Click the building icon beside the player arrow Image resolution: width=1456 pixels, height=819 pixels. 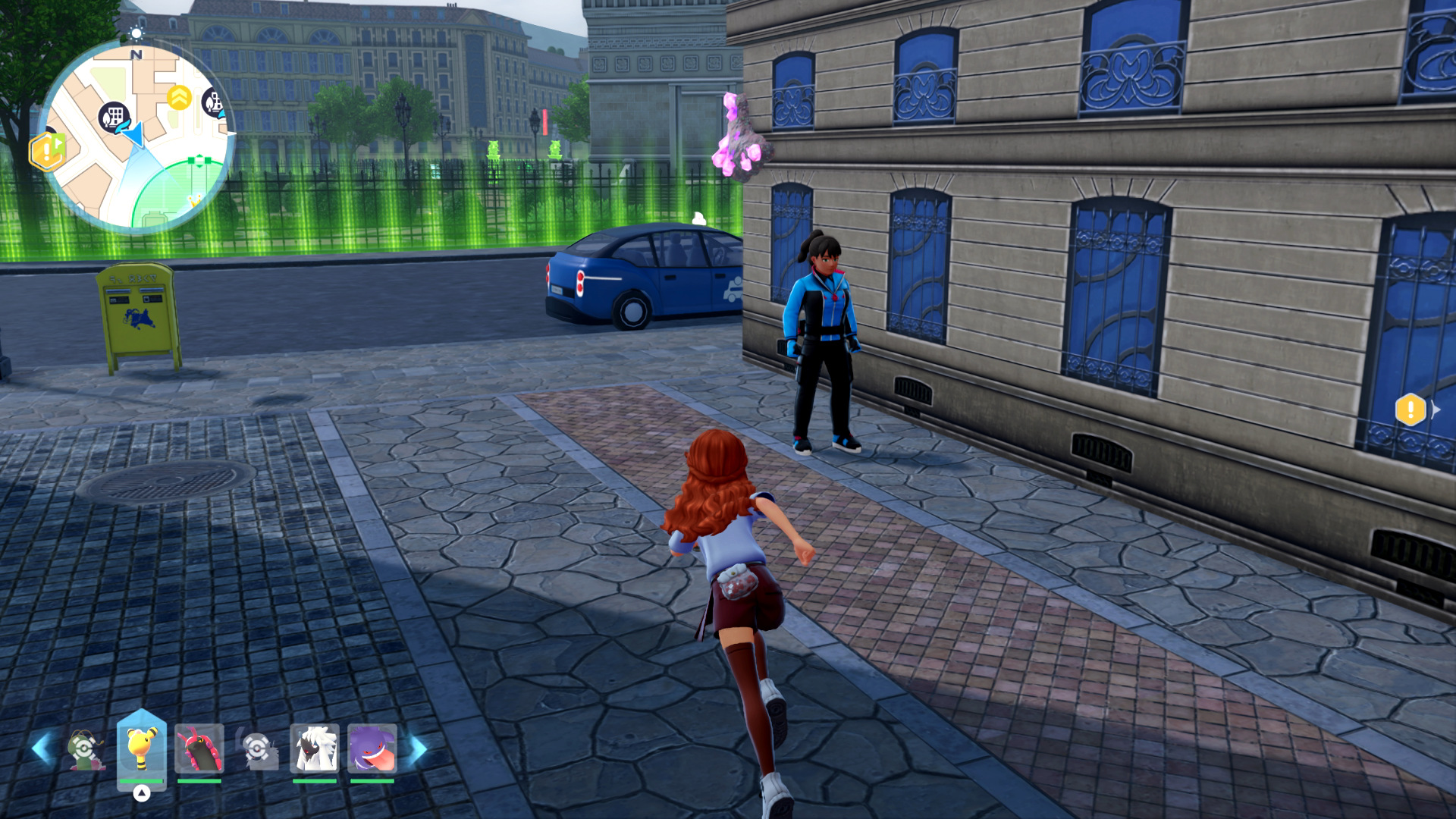coord(114,117)
